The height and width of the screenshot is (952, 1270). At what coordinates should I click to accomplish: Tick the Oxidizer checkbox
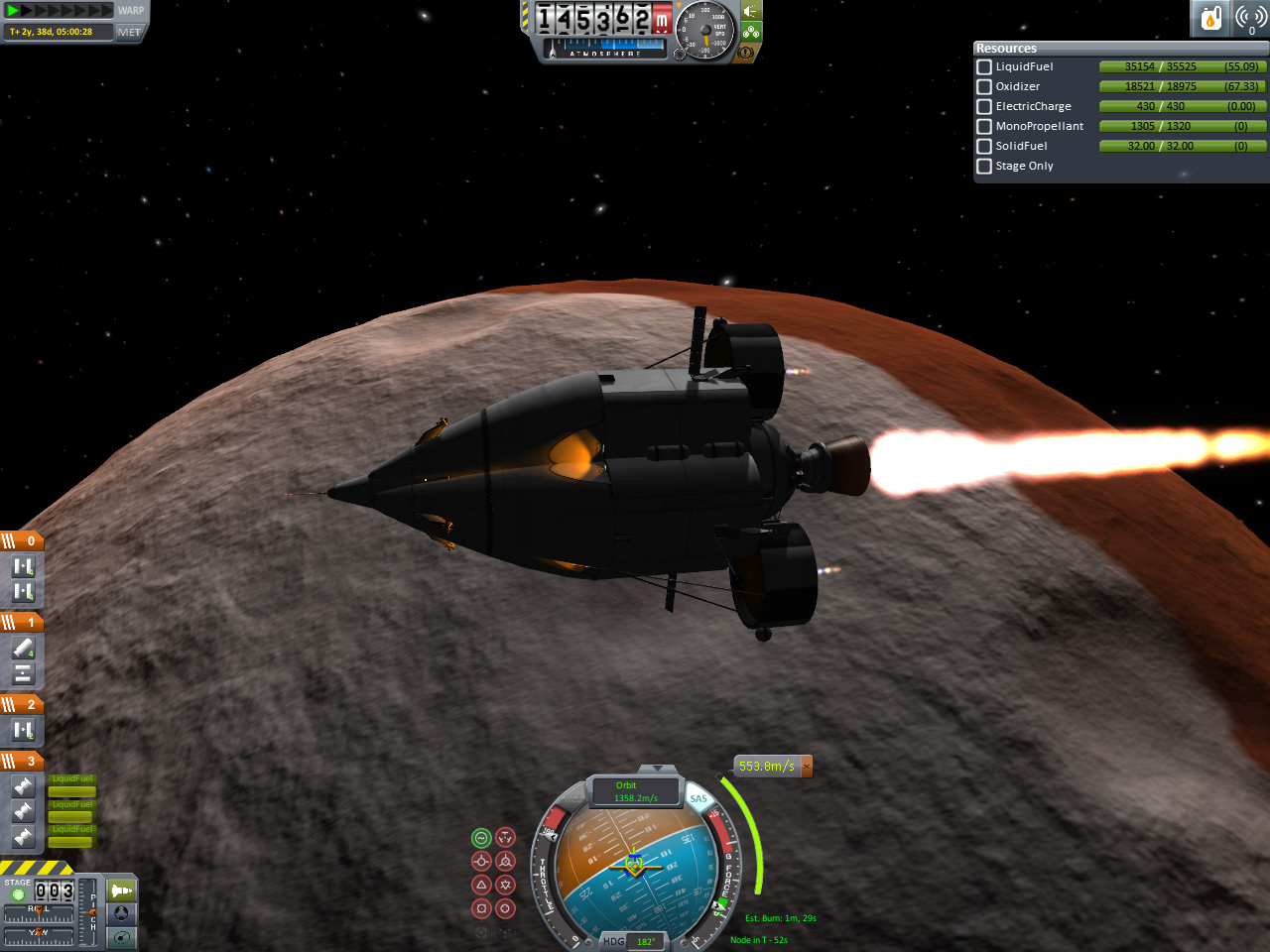point(984,86)
